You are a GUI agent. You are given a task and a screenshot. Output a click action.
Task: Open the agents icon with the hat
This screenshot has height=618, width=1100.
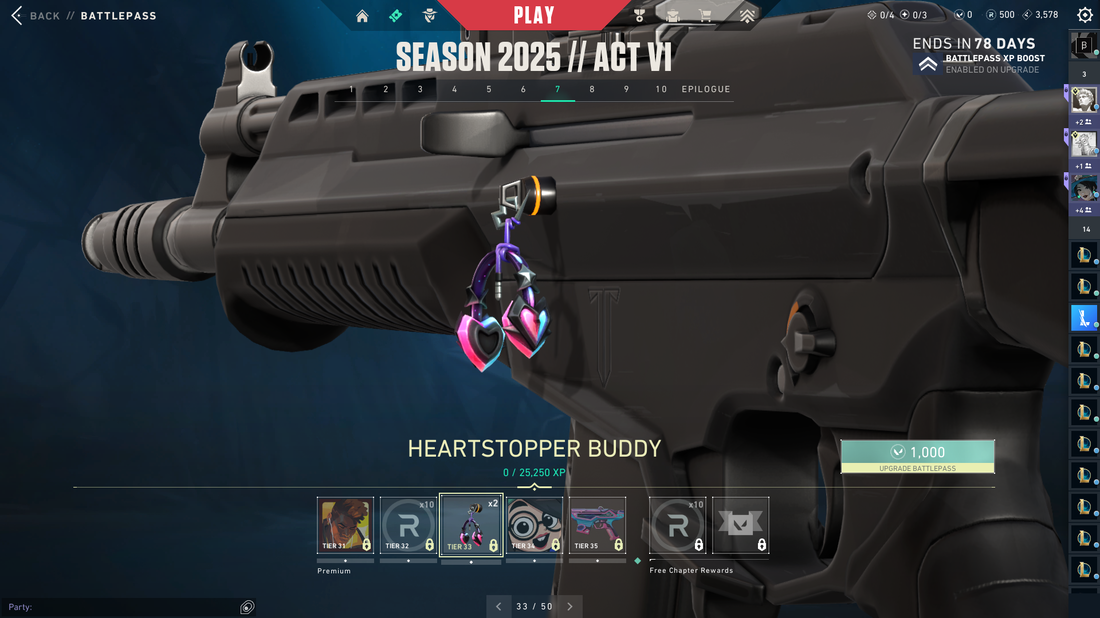pos(429,16)
